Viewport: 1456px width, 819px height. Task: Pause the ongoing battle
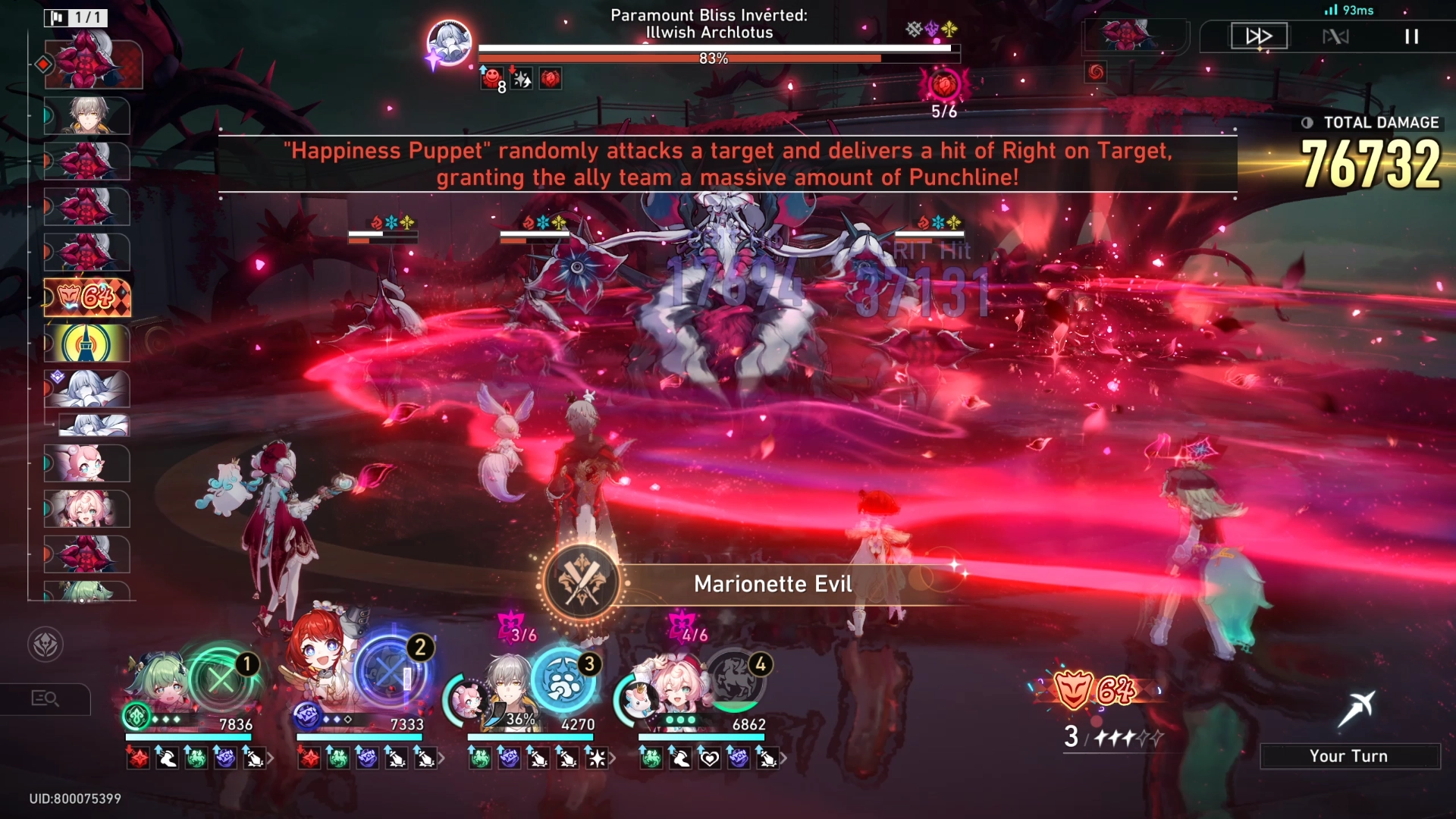[x=1412, y=36]
